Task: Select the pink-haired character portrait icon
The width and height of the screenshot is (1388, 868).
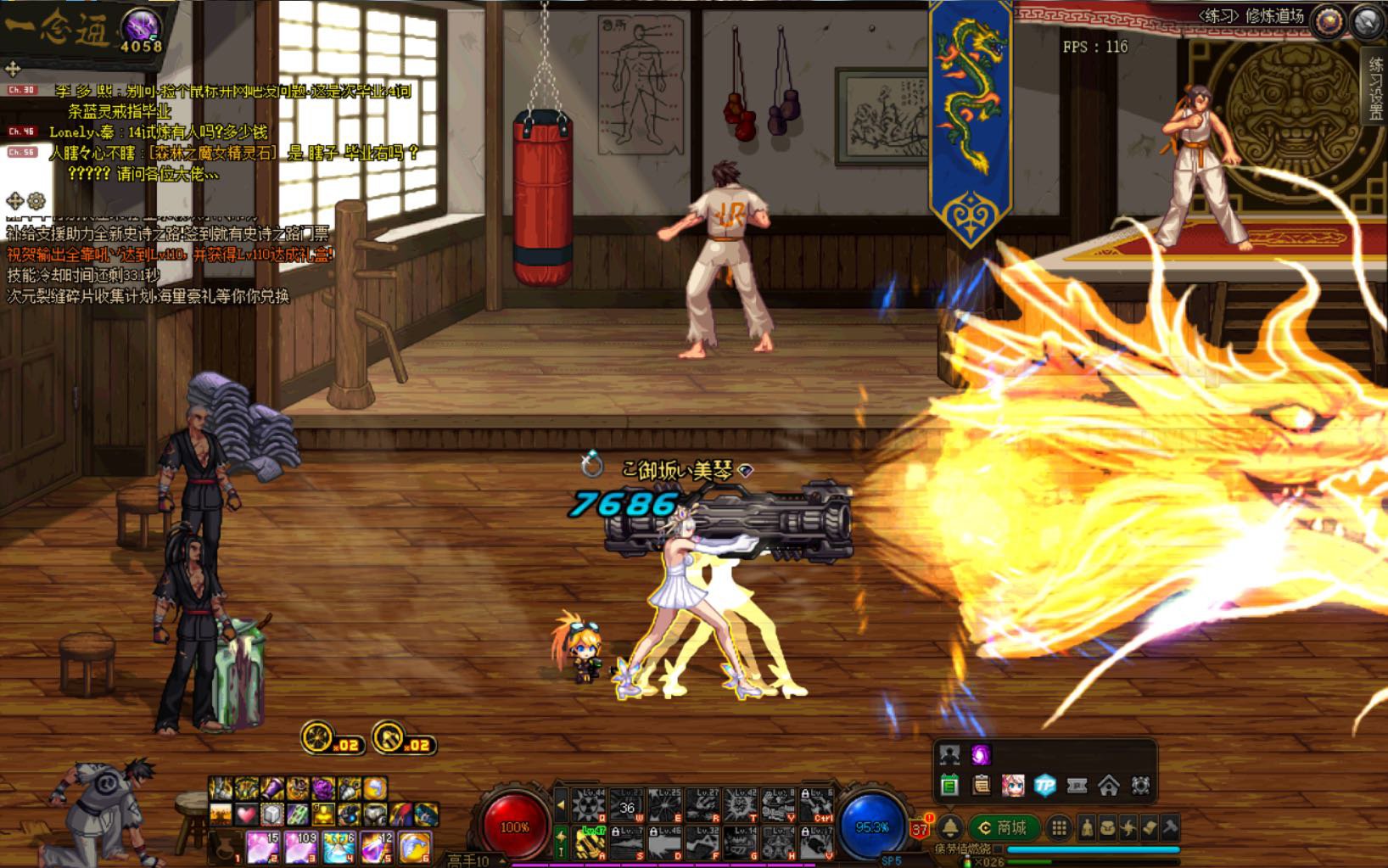Action: coord(1013,786)
